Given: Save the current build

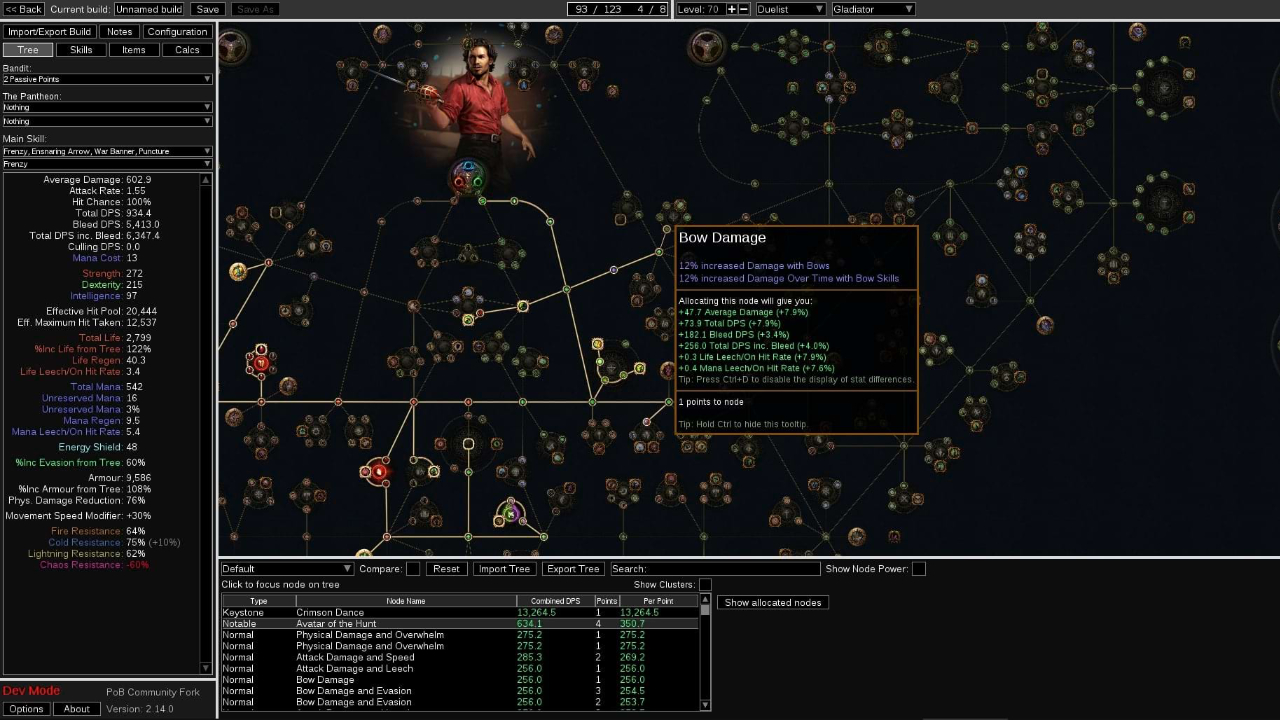Looking at the screenshot, I should pyautogui.click(x=207, y=9).
